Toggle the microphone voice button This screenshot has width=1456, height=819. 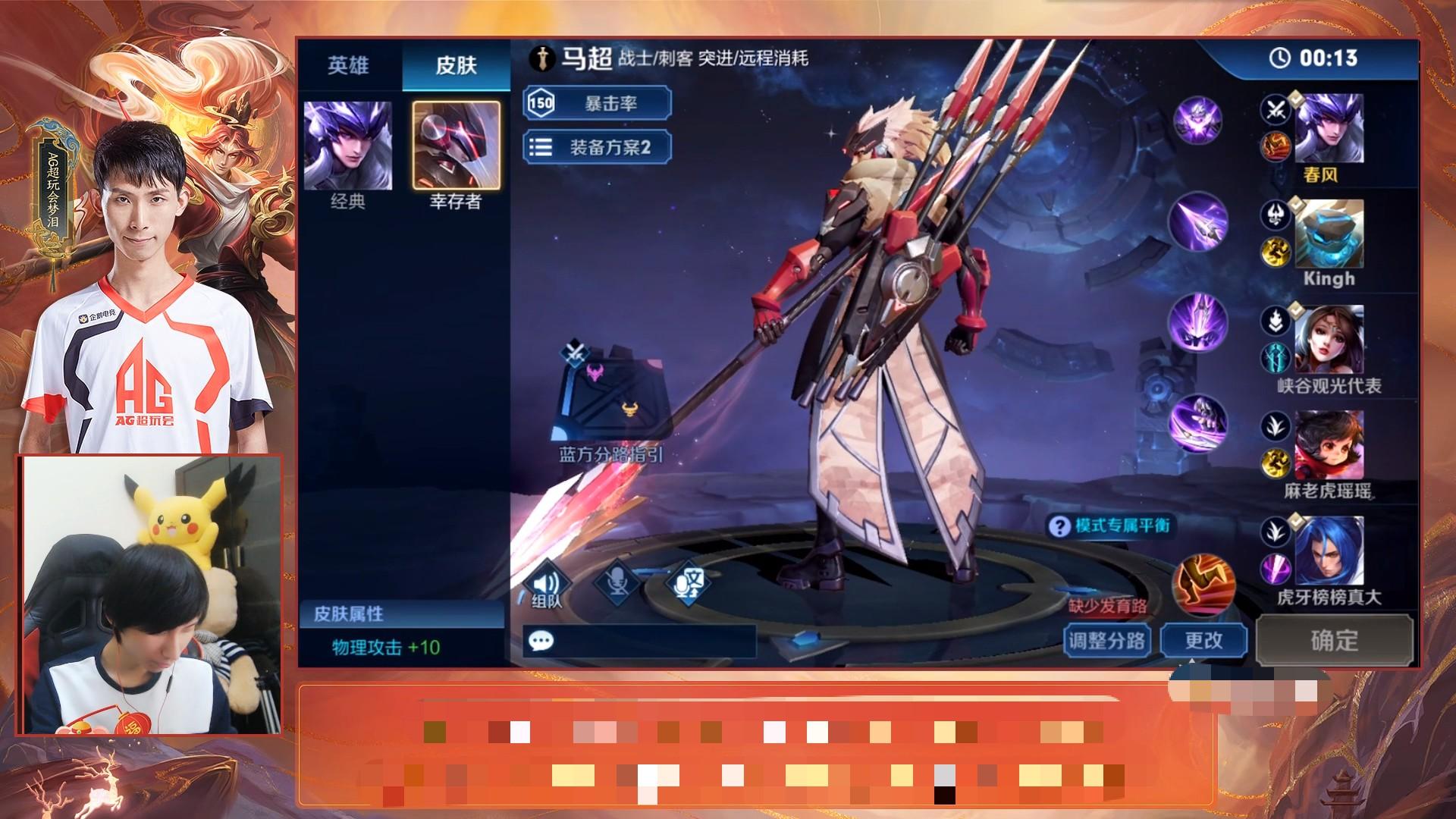coord(616,584)
